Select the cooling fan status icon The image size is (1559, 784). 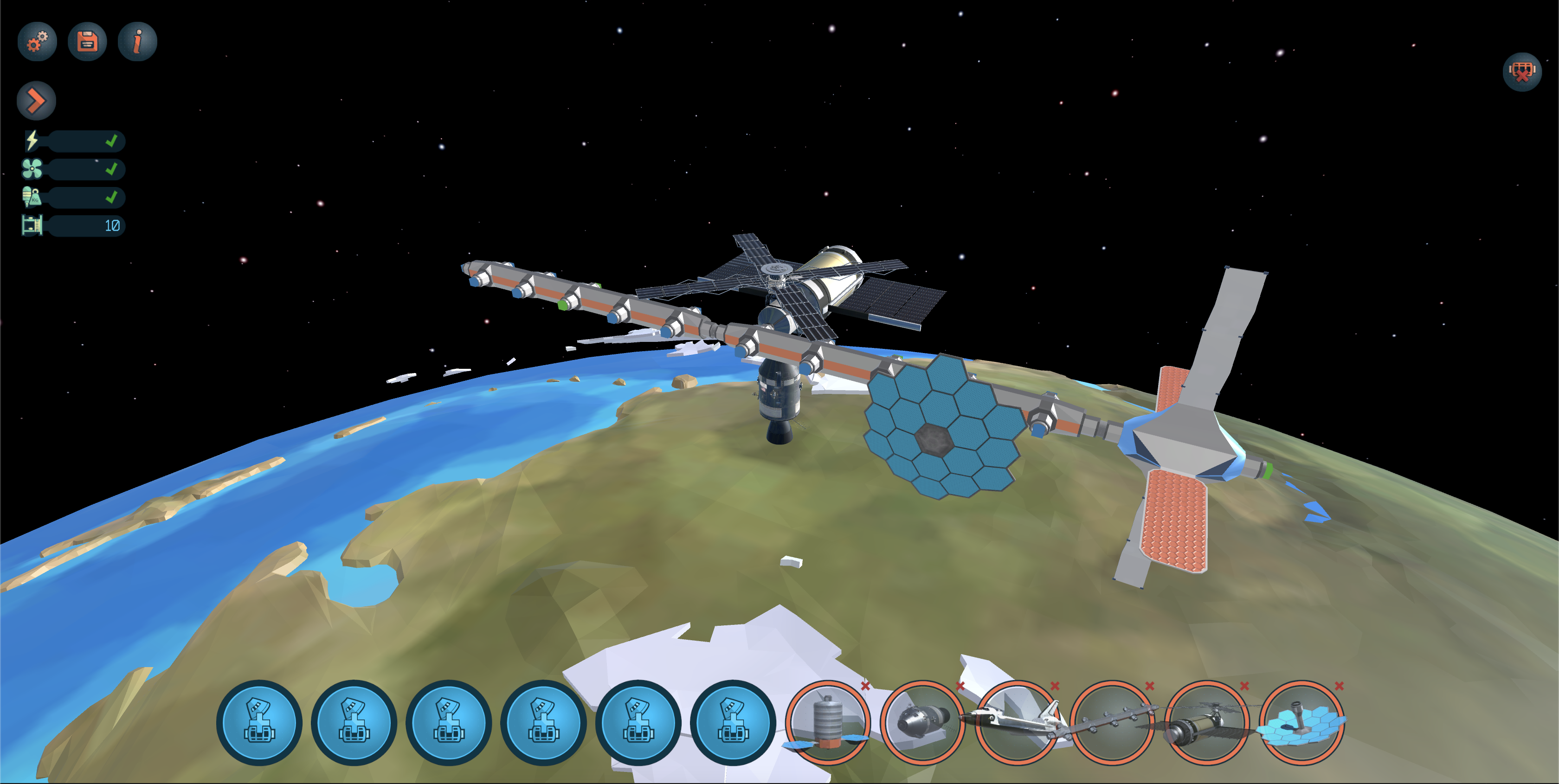tap(31, 169)
